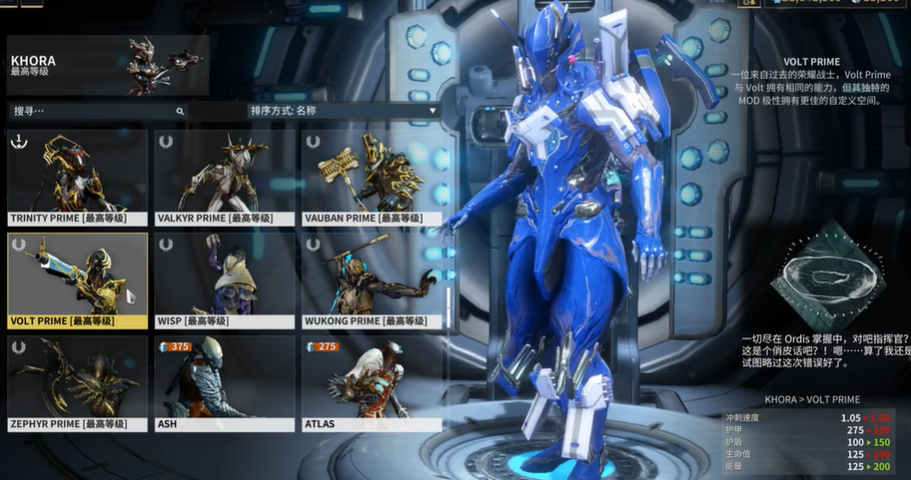This screenshot has height=480, width=911.
Task: Choose the Atlas warframe tile
Action: [372, 384]
